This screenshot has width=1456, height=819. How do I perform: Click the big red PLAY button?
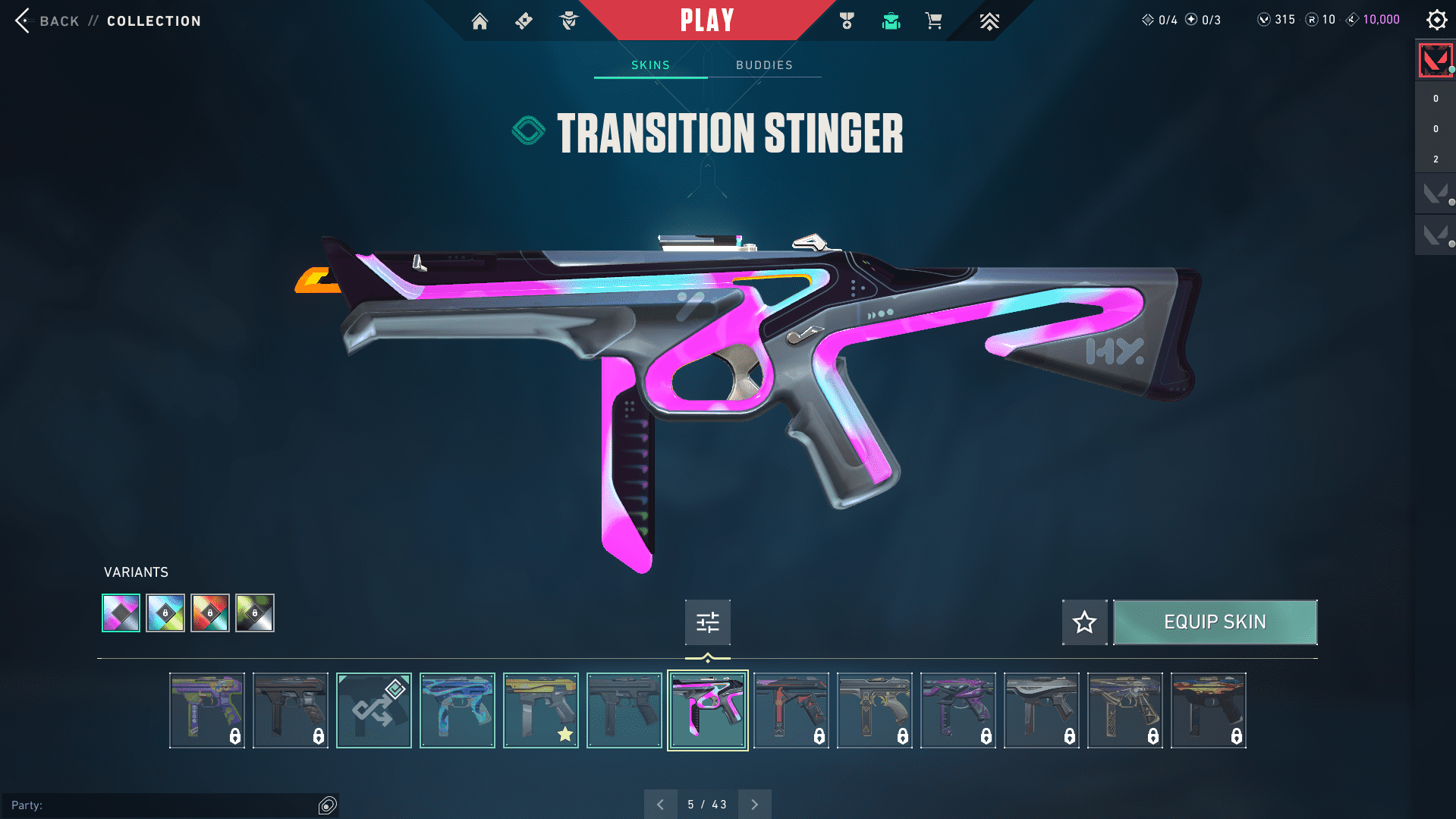(x=707, y=20)
